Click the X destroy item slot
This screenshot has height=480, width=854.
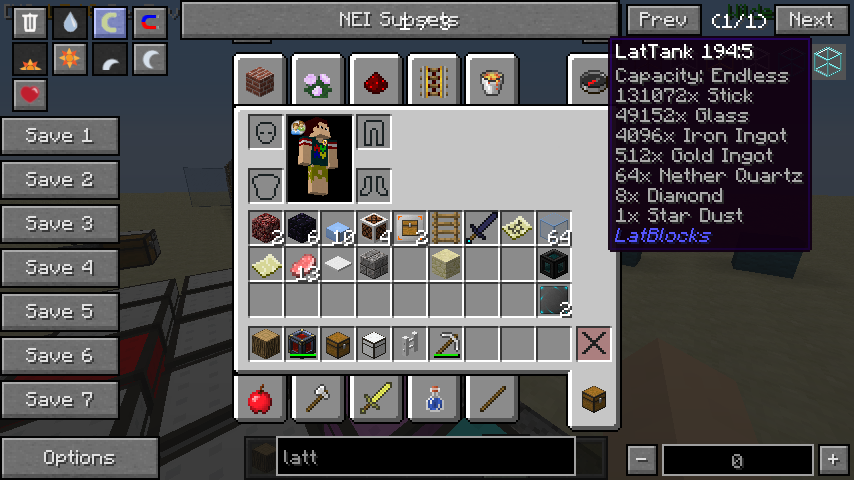coord(593,344)
